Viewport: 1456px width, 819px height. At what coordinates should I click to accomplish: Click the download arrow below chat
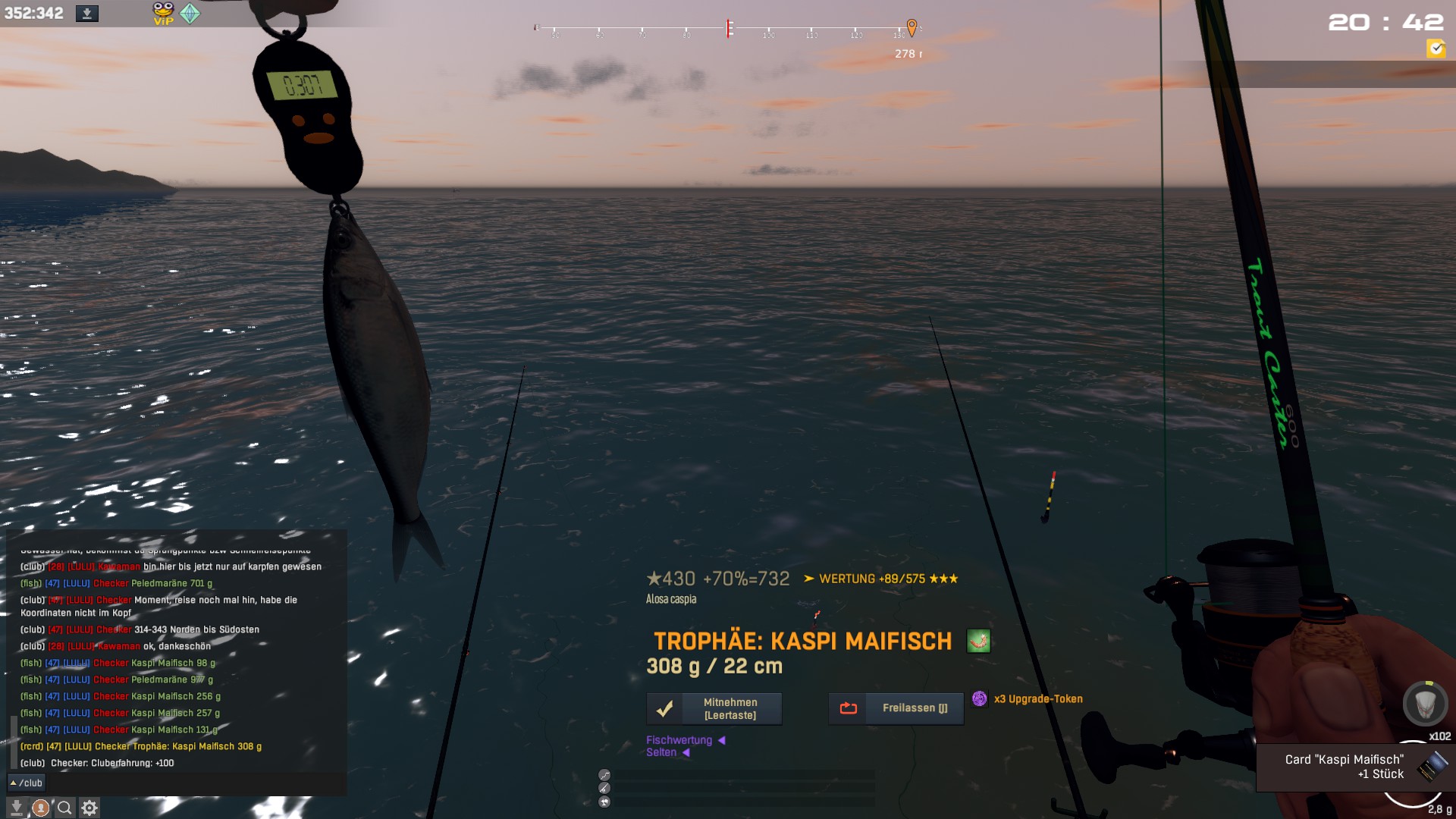(x=17, y=808)
